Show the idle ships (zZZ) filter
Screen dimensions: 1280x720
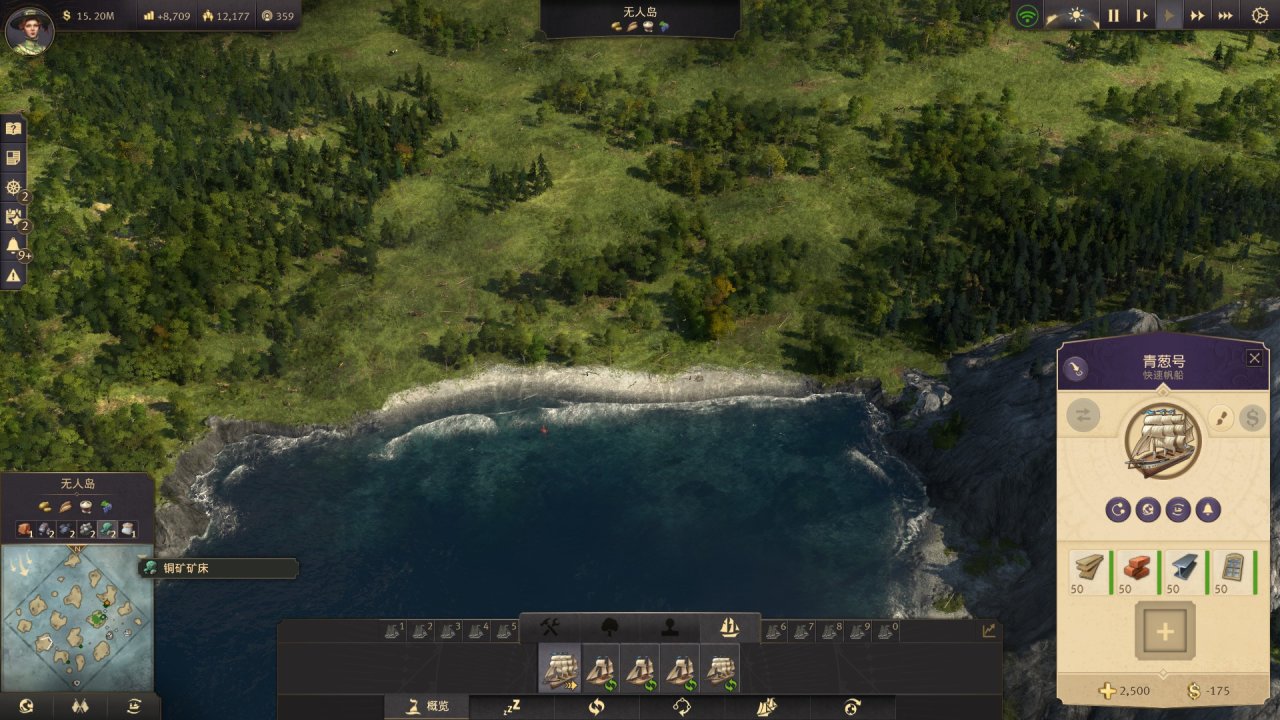tap(512, 707)
